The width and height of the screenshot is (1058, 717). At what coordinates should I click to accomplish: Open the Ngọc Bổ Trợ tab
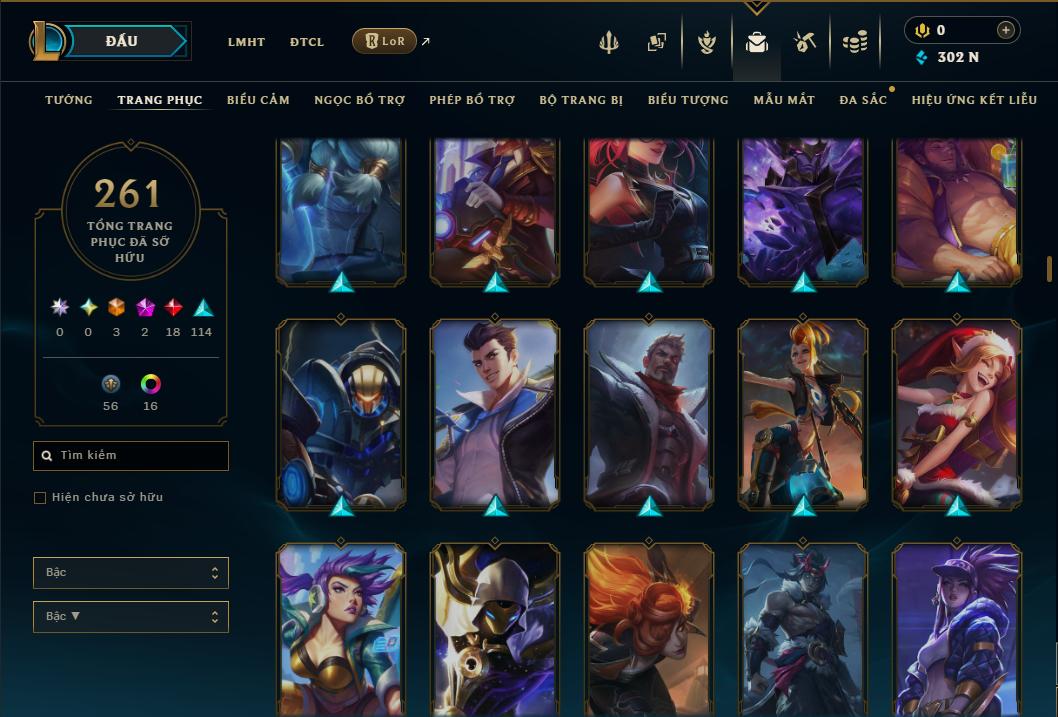pyautogui.click(x=359, y=100)
